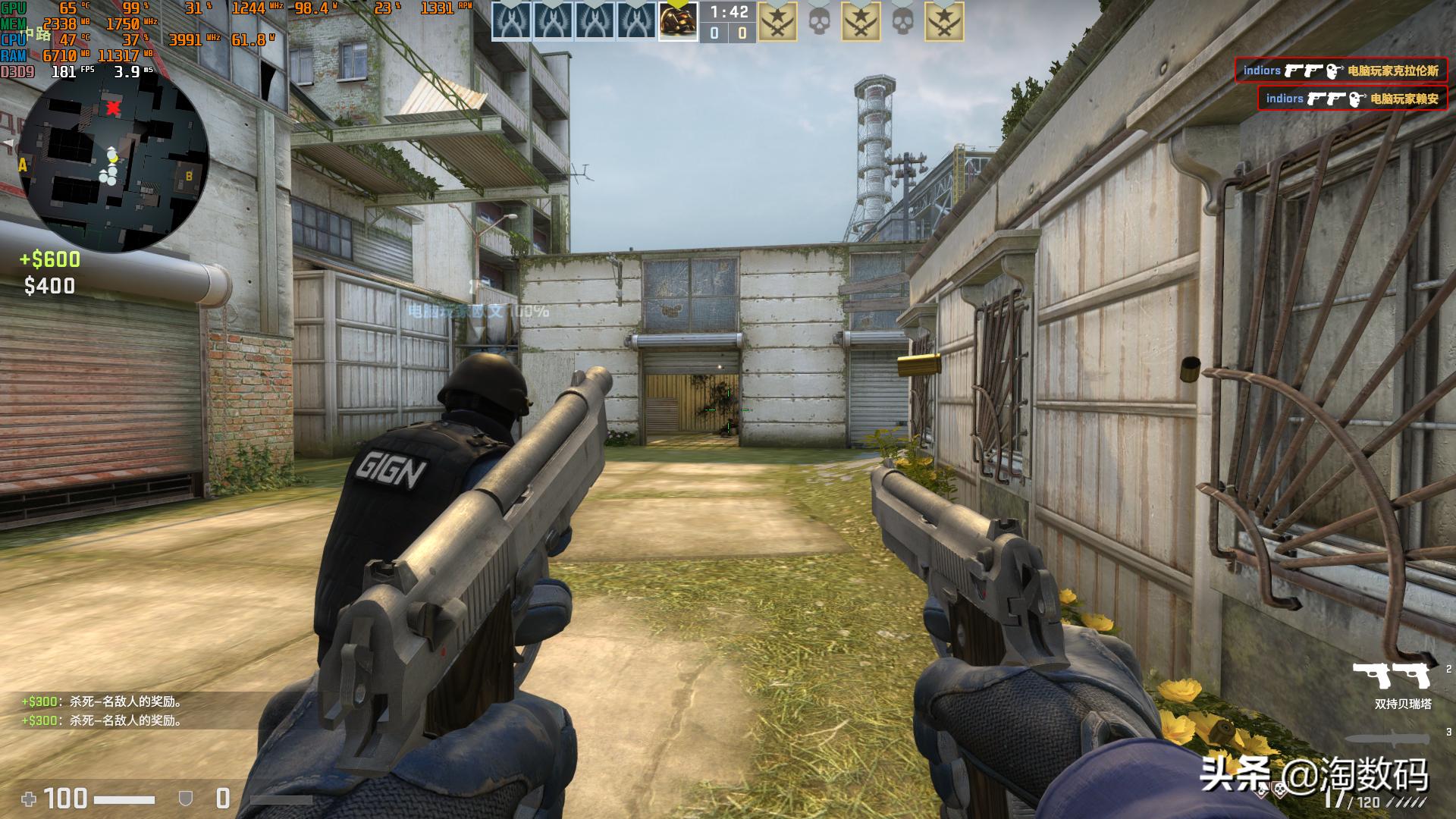Select the kill feed entry for 电脑玩家克拉伦斯
The width and height of the screenshot is (1456, 819).
click(x=1340, y=71)
